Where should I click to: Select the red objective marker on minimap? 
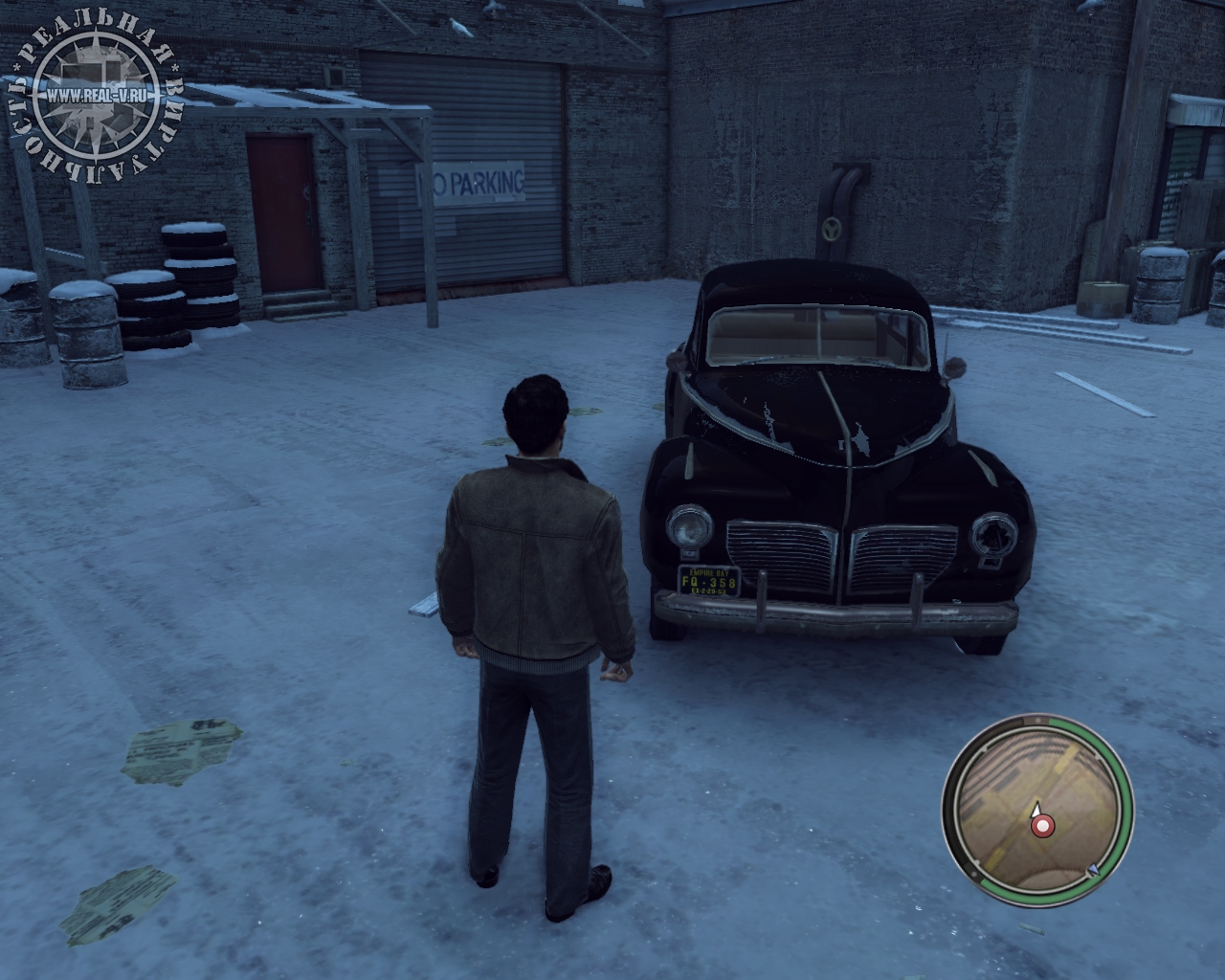click(1042, 824)
